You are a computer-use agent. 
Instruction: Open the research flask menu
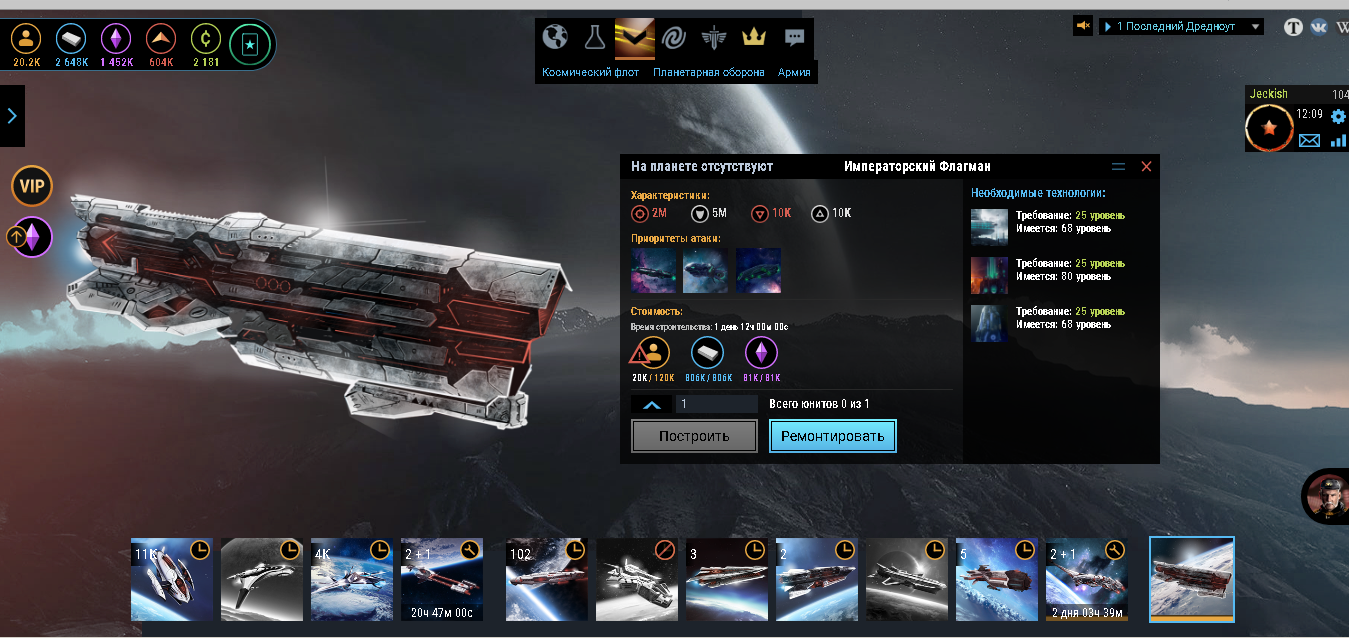pos(595,37)
